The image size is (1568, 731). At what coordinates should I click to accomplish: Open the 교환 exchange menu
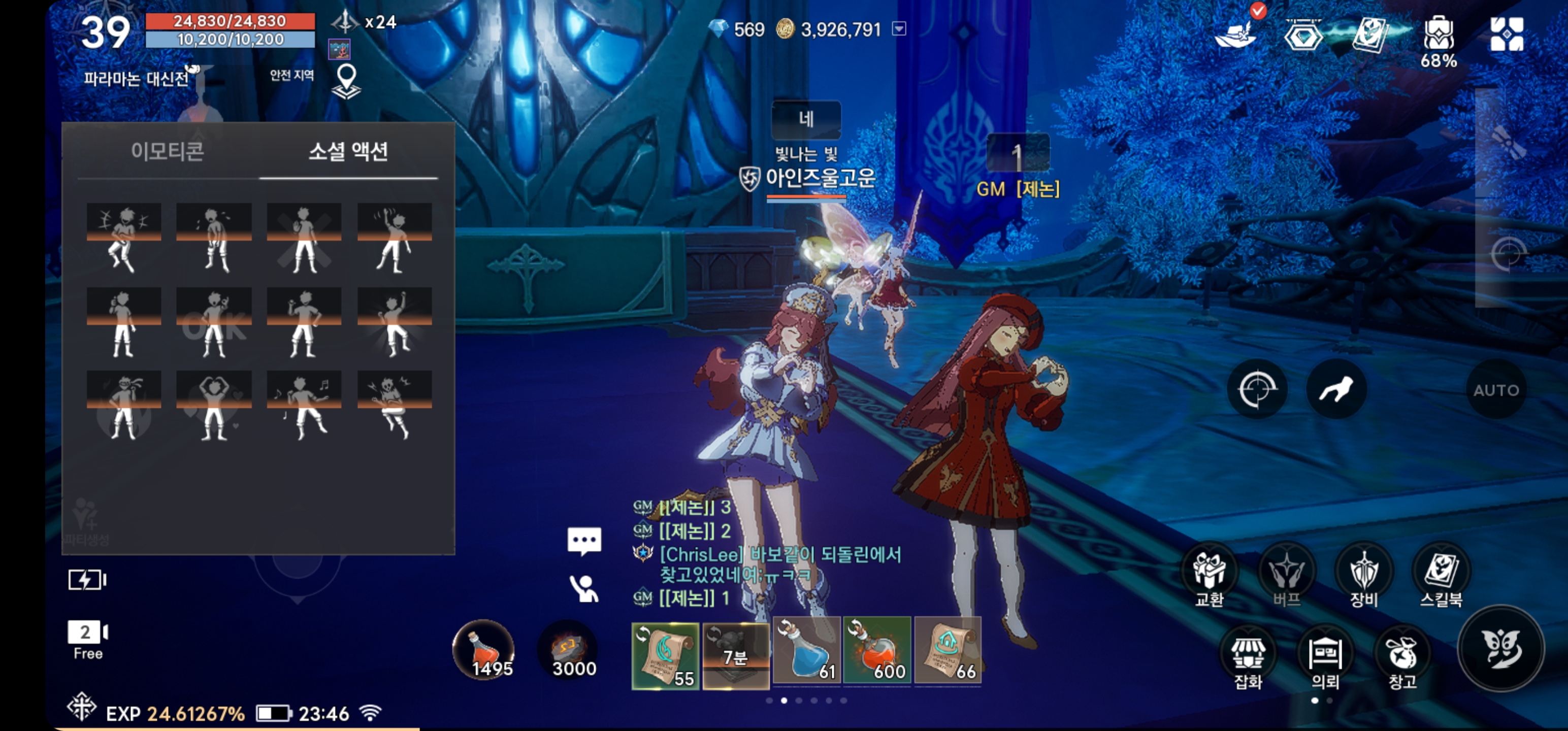coord(1210,576)
